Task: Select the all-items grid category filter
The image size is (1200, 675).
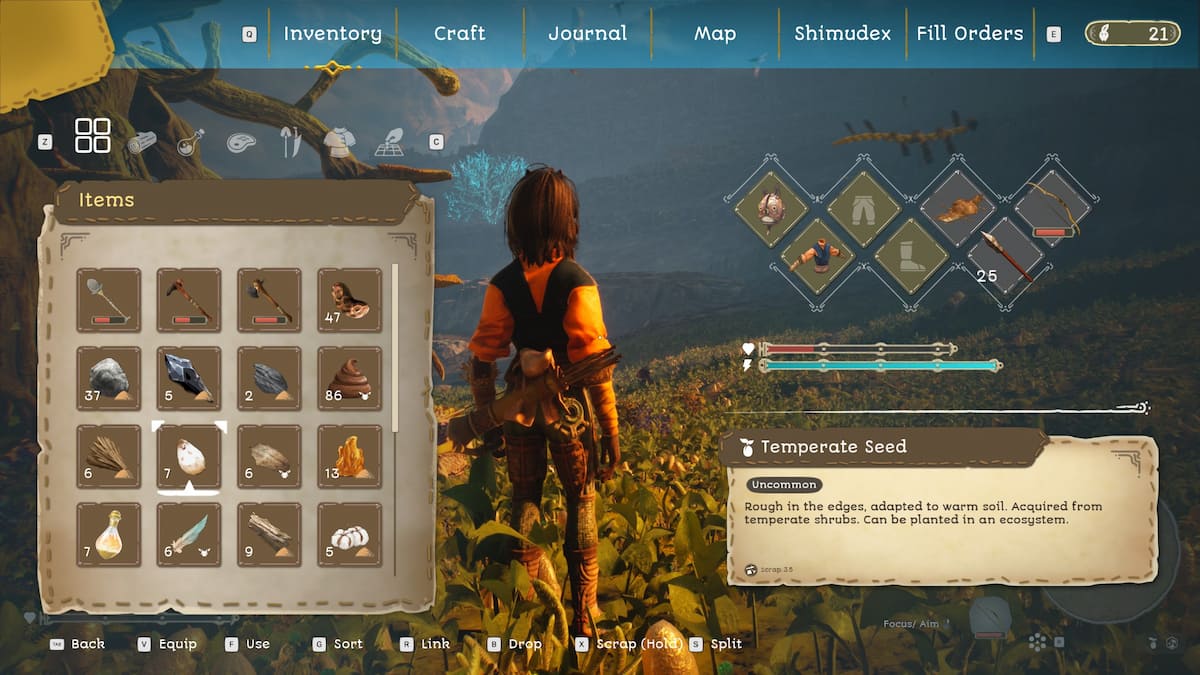Action: (x=93, y=136)
